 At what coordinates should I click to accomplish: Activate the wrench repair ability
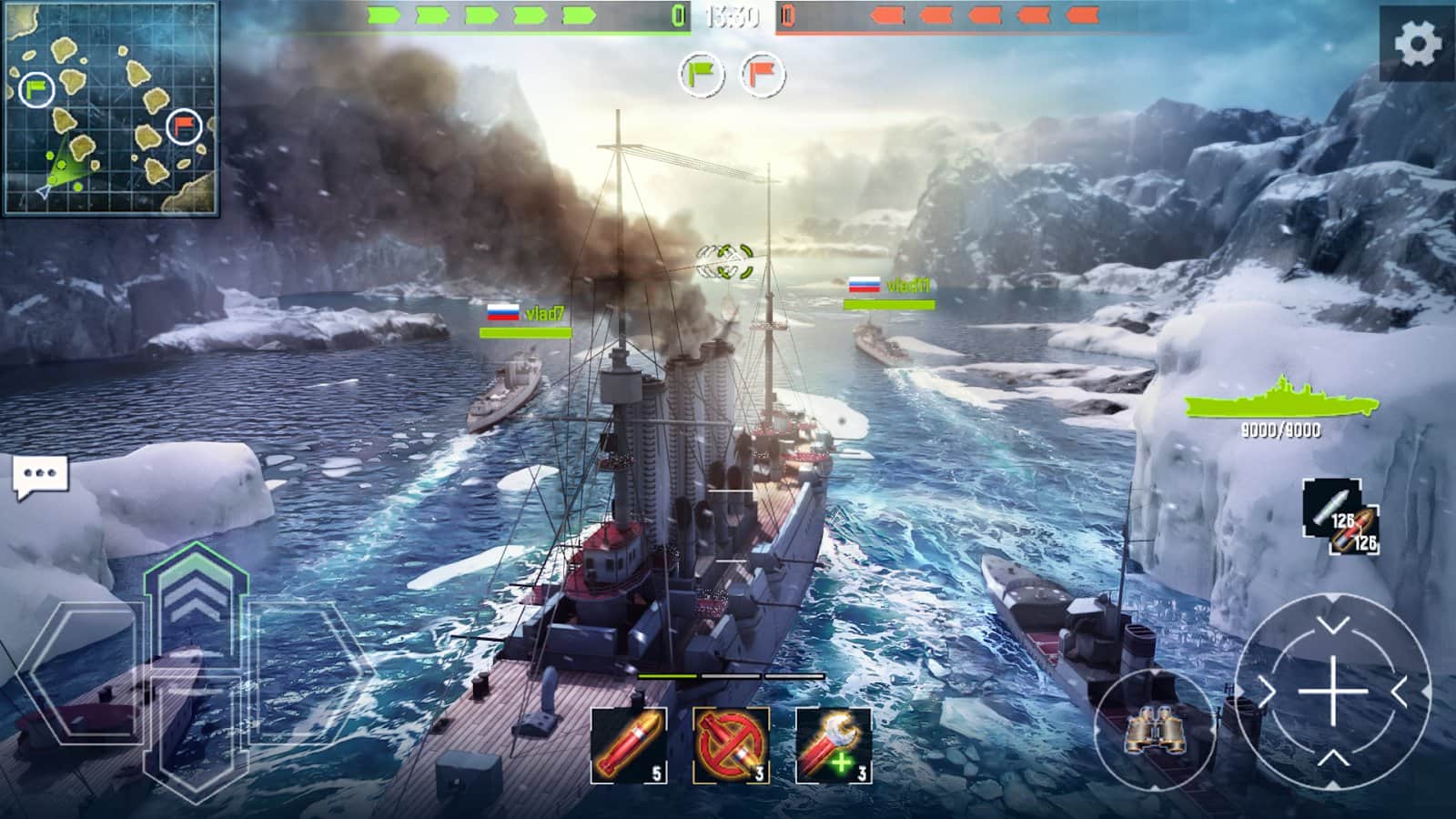833,745
